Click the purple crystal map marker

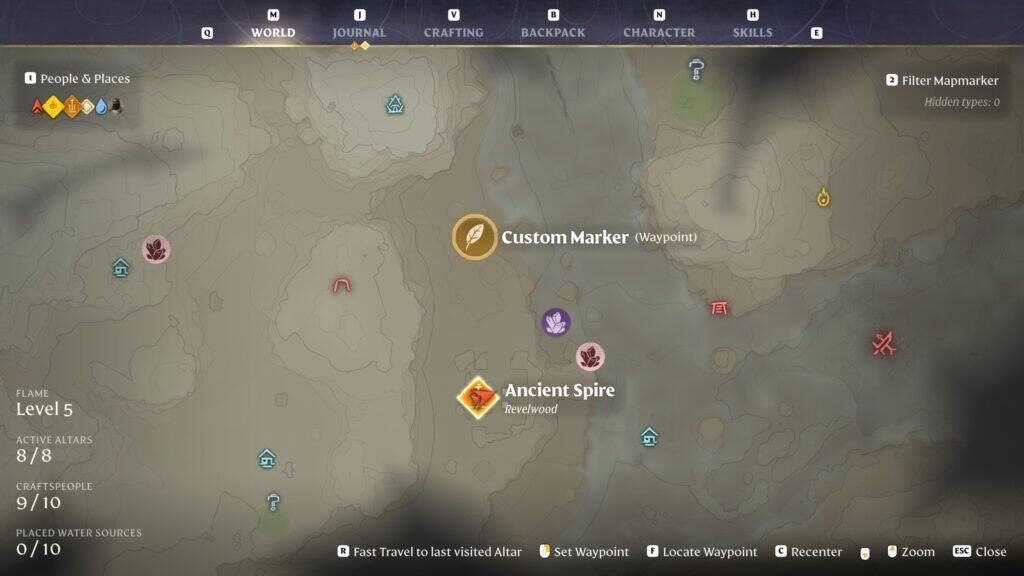(x=556, y=322)
